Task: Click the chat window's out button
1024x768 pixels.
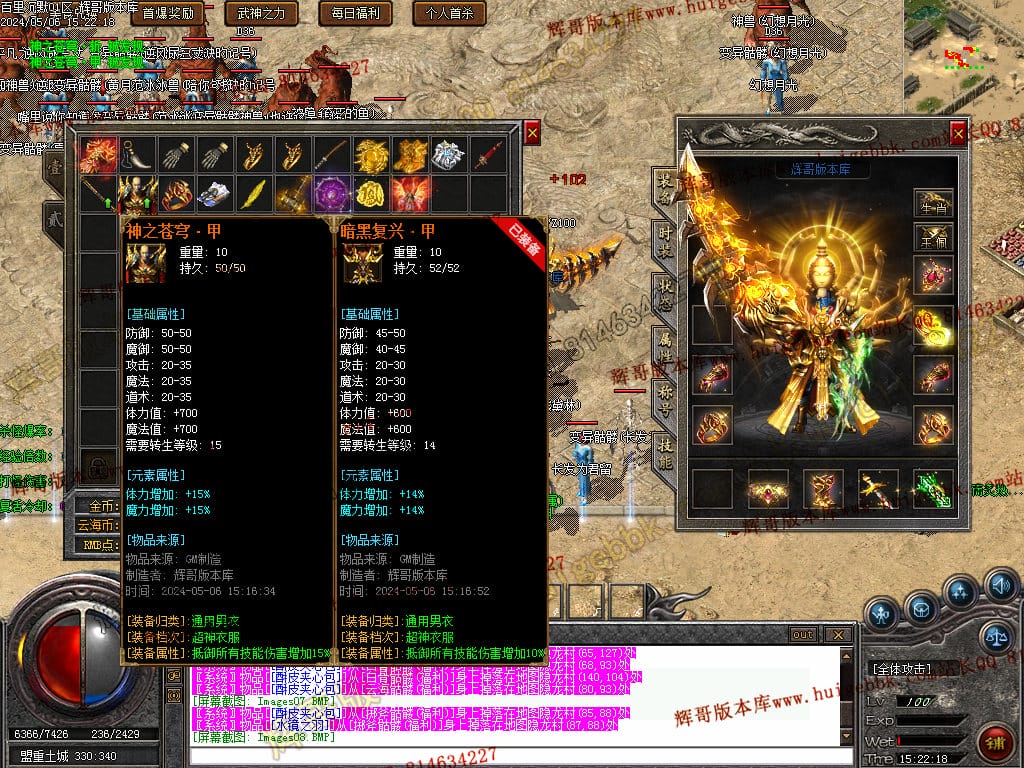Action: pos(803,634)
